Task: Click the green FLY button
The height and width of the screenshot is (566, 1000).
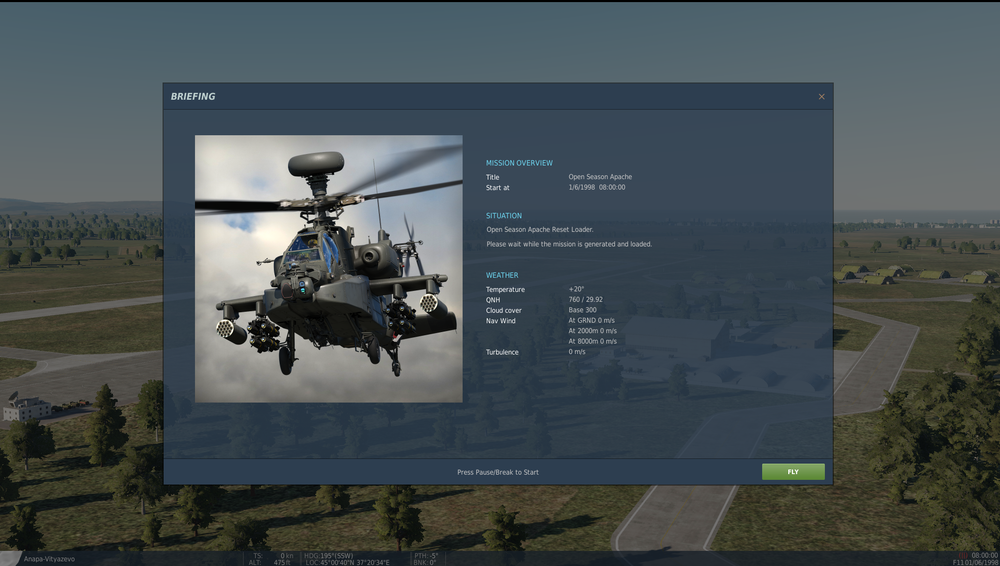Action: [793, 472]
